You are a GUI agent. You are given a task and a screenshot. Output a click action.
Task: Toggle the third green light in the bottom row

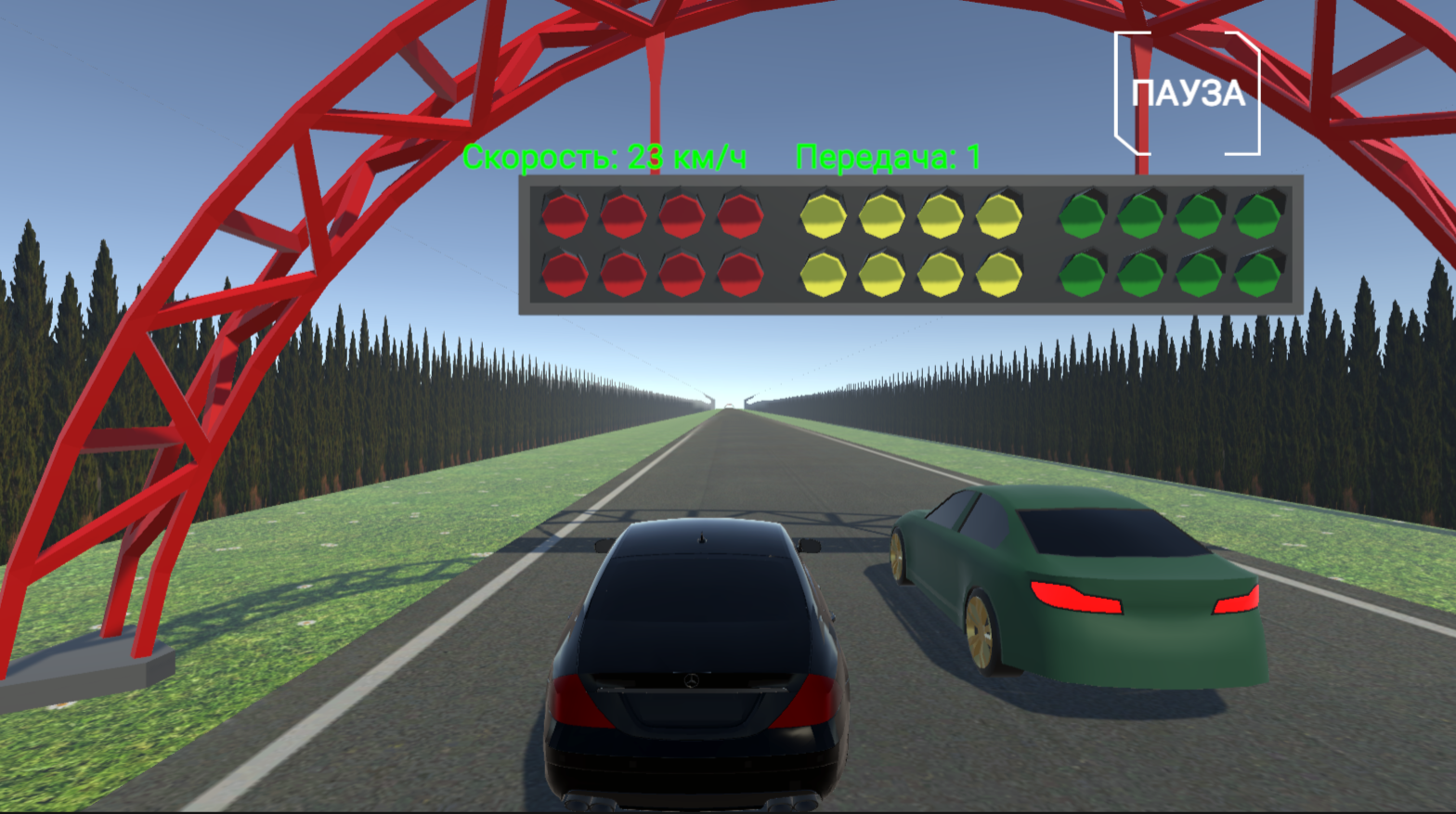point(1198,274)
